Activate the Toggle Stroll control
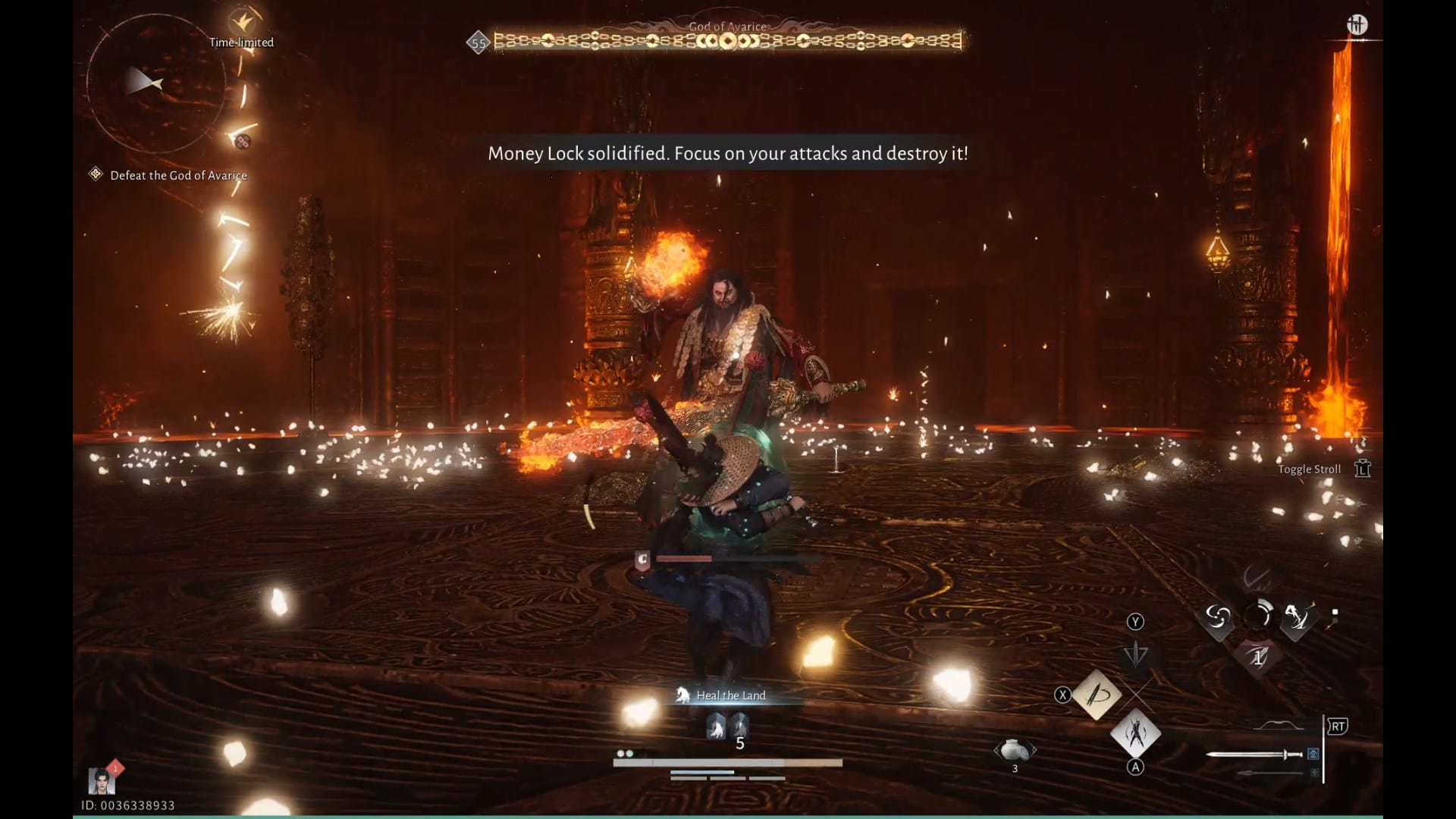 (1363, 469)
